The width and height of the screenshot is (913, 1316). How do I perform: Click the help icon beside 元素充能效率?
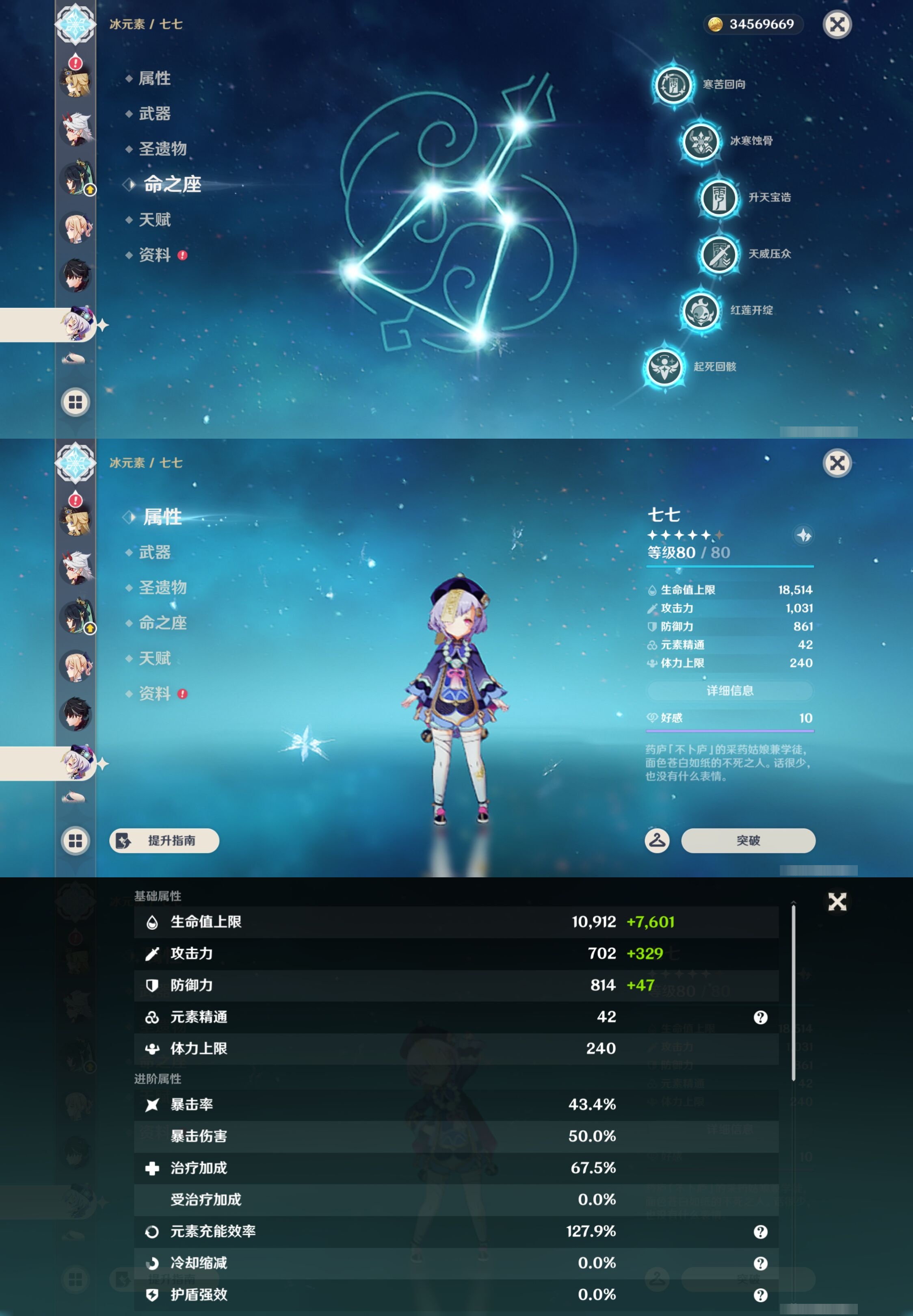762,1232
